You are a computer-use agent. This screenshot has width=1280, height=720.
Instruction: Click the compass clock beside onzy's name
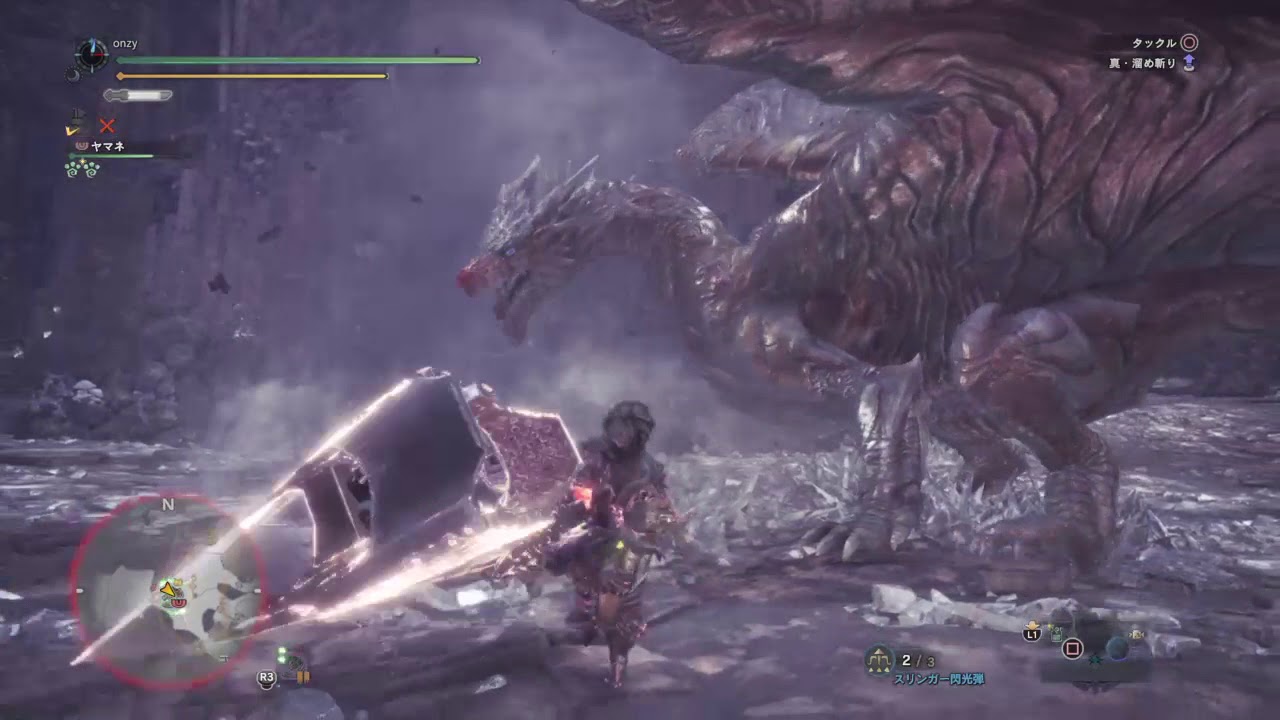pos(92,53)
